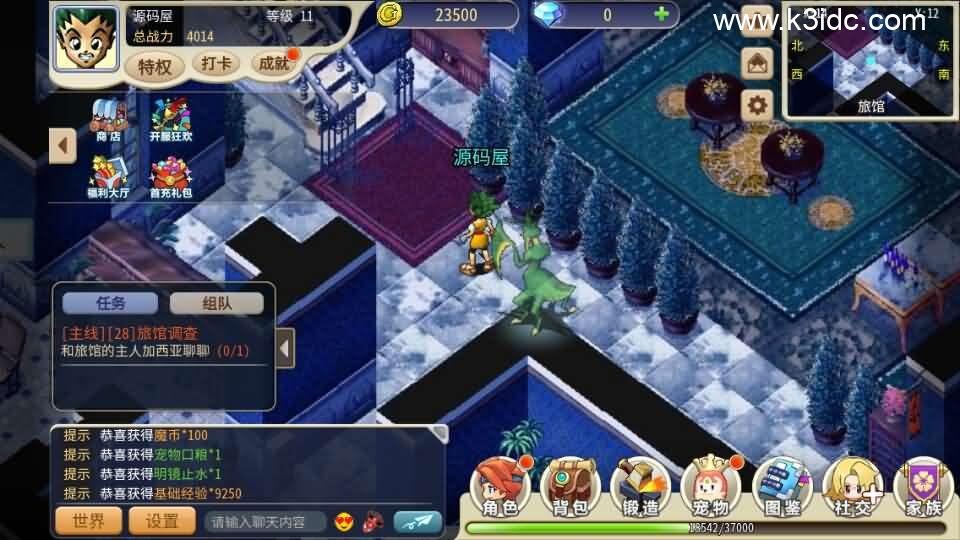Add diamonds with the green plus button
The height and width of the screenshot is (540, 960).
(x=660, y=15)
